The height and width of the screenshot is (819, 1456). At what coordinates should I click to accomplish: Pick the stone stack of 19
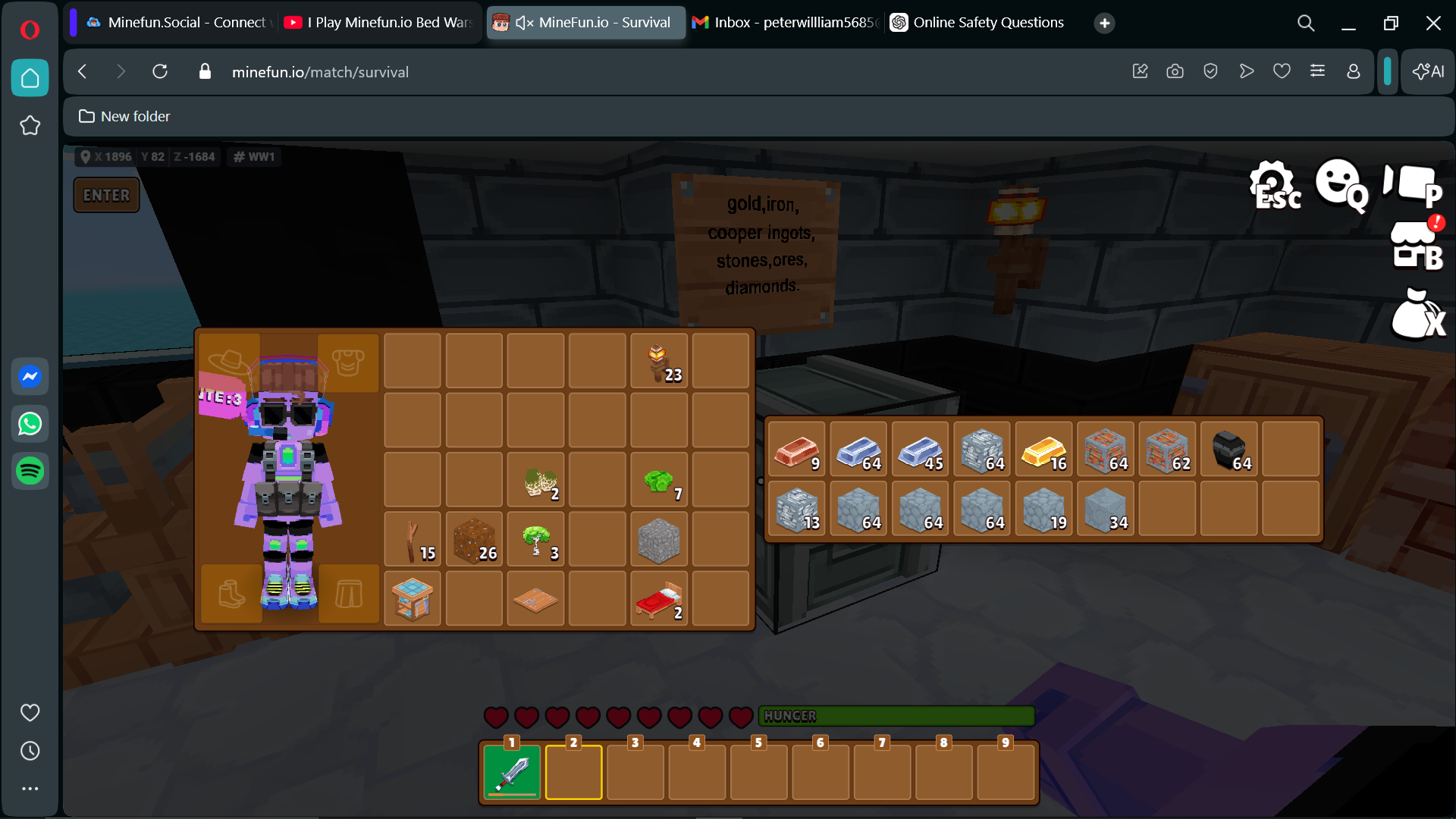(x=1044, y=510)
